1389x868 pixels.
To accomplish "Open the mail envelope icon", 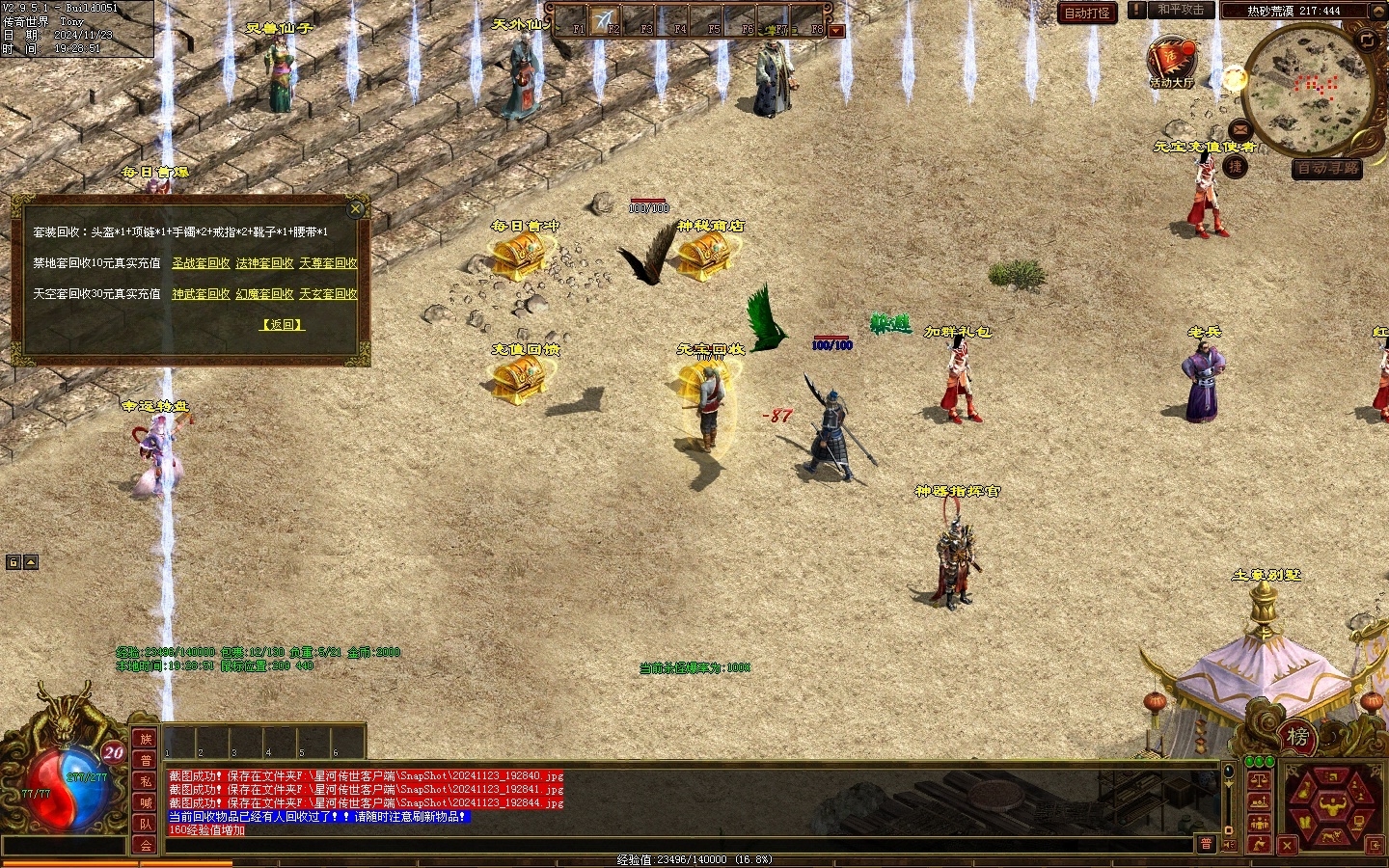I will click(1239, 129).
